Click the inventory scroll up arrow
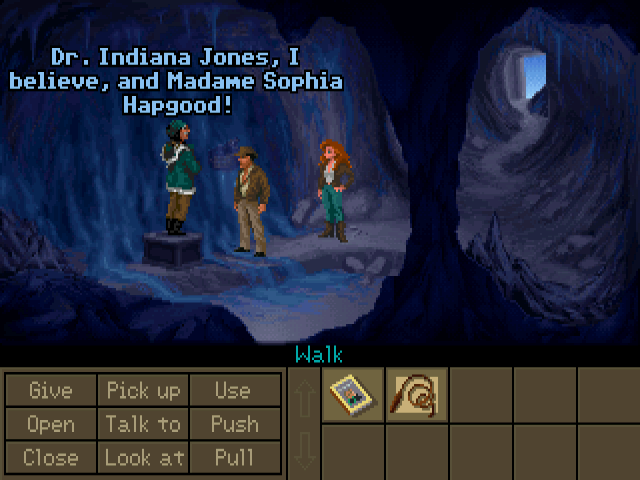The image size is (640, 480). (x=305, y=398)
